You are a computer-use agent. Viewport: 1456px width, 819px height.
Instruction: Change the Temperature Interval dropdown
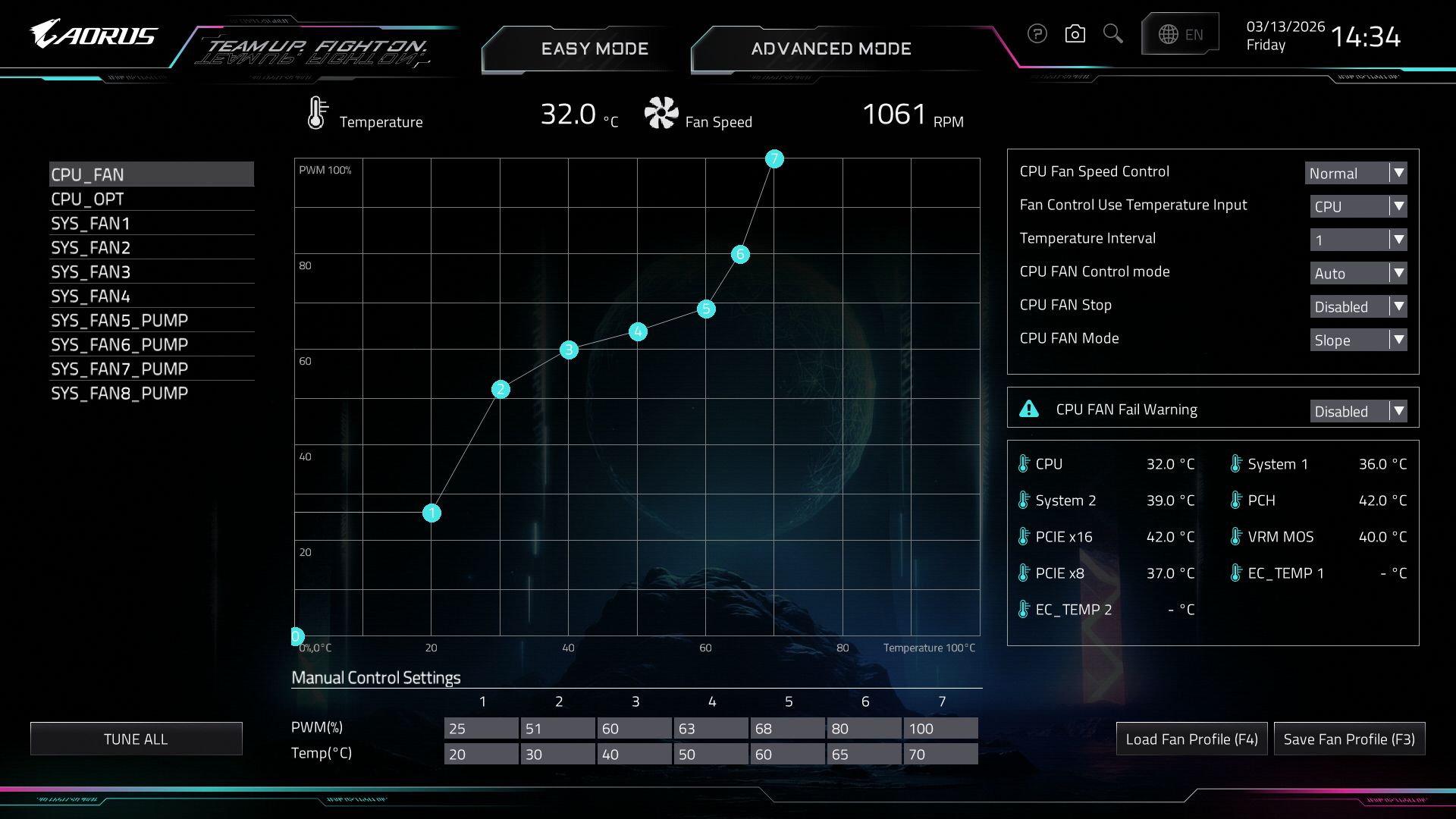pyautogui.click(x=1358, y=240)
